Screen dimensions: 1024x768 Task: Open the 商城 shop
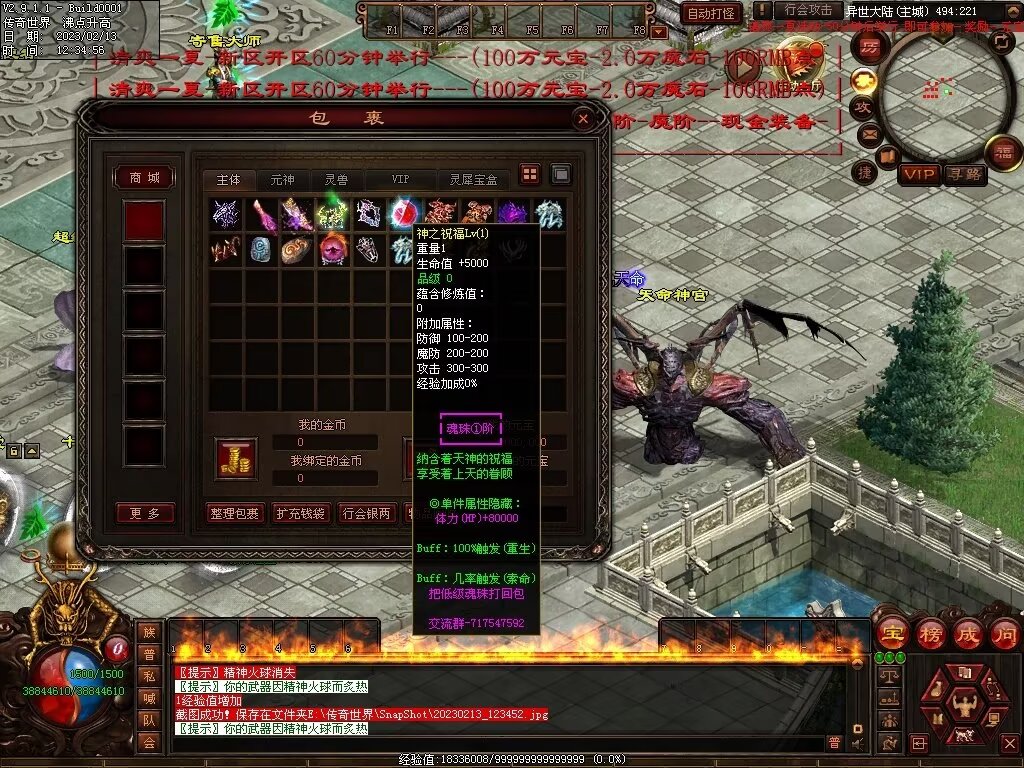point(144,178)
